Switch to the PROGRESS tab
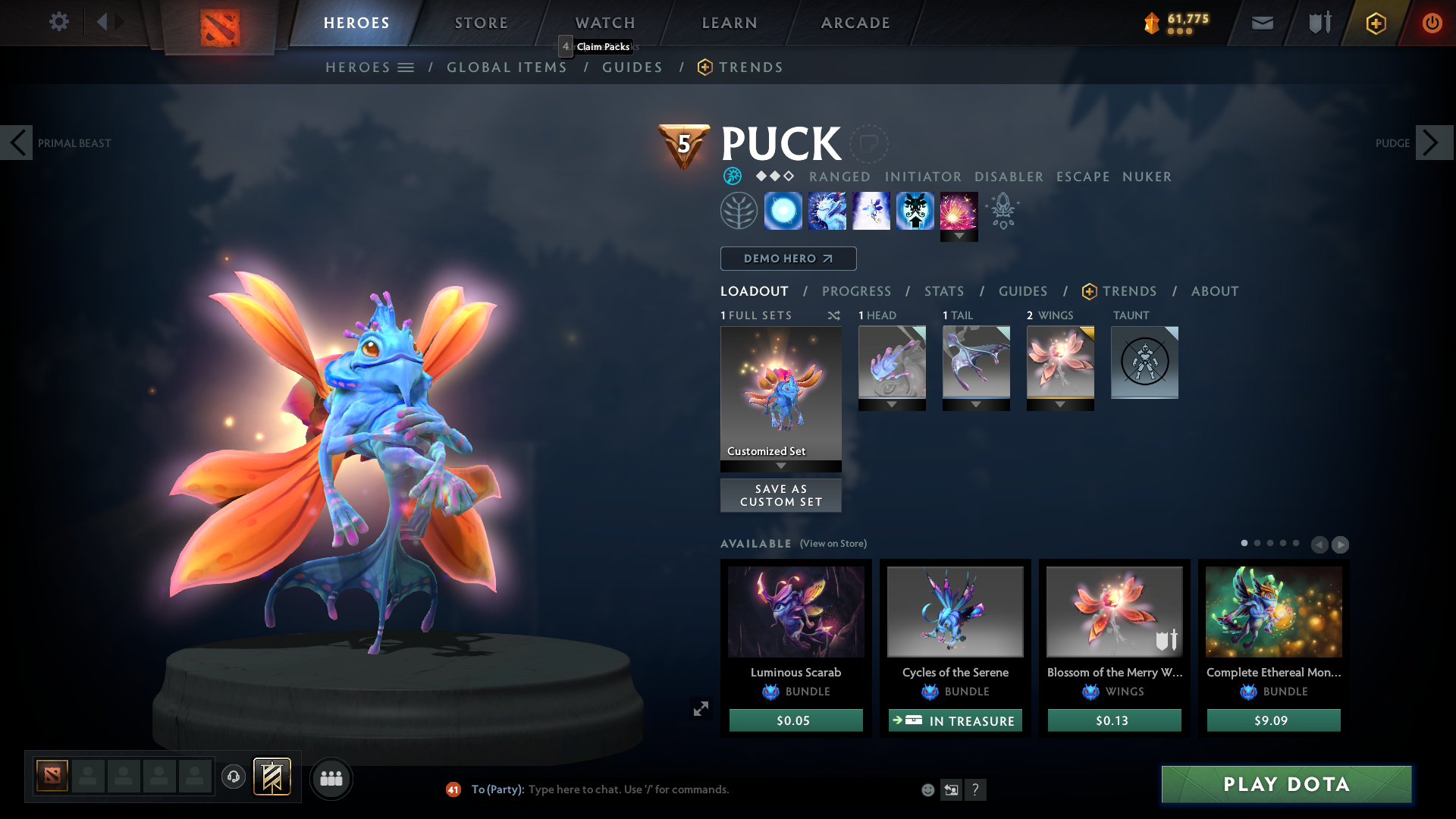Image resolution: width=1456 pixels, height=819 pixels. (857, 290)
